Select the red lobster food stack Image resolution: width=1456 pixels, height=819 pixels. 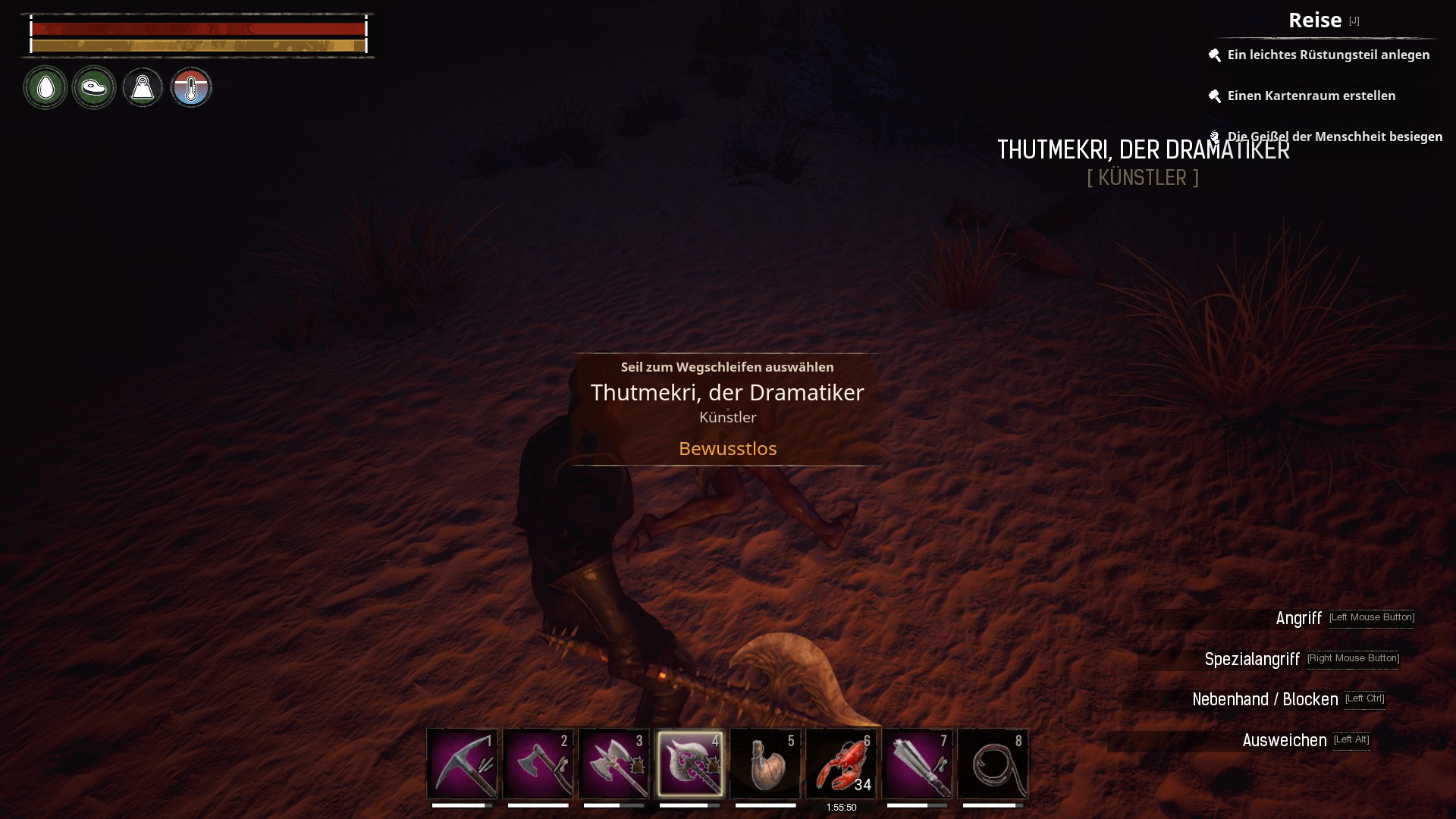[841, 764]
